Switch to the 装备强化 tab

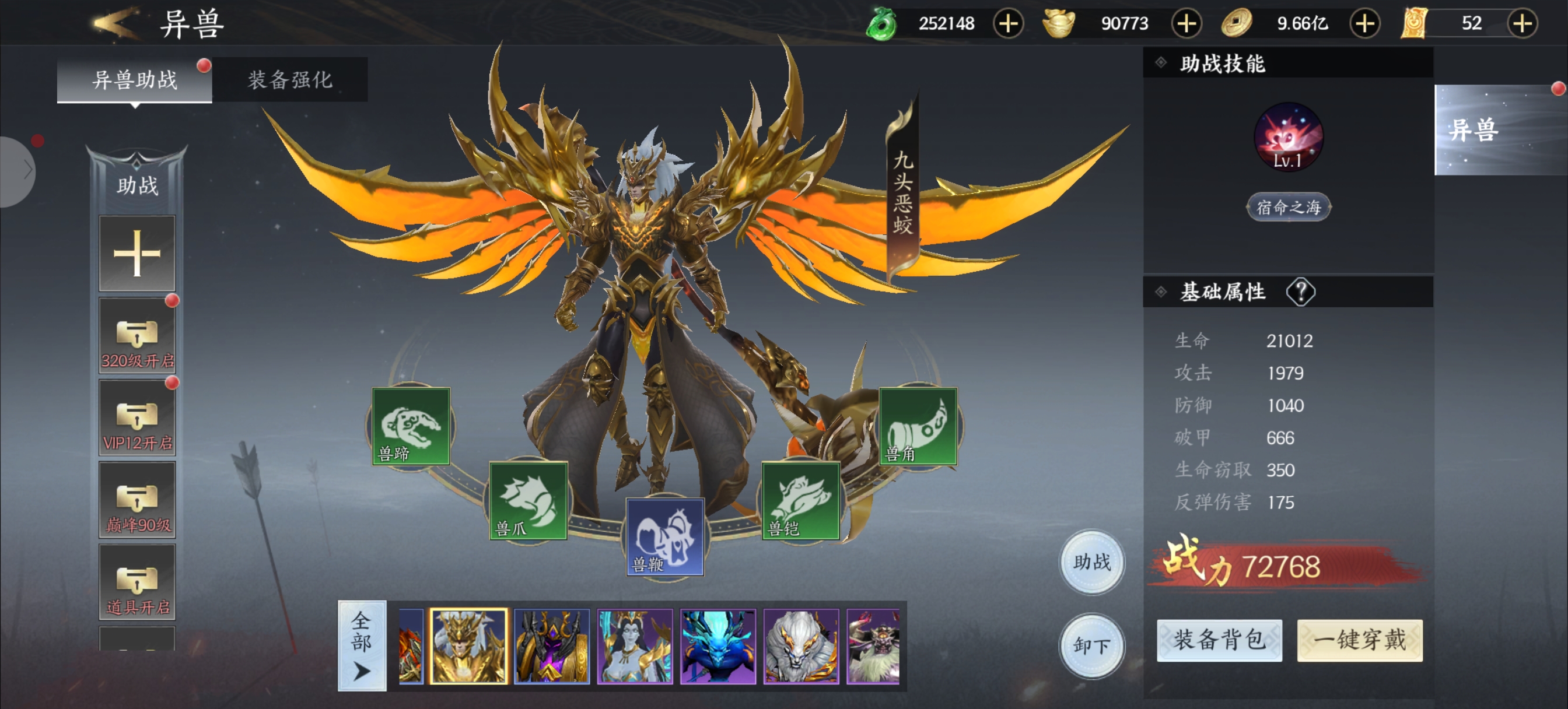(290, 80)
